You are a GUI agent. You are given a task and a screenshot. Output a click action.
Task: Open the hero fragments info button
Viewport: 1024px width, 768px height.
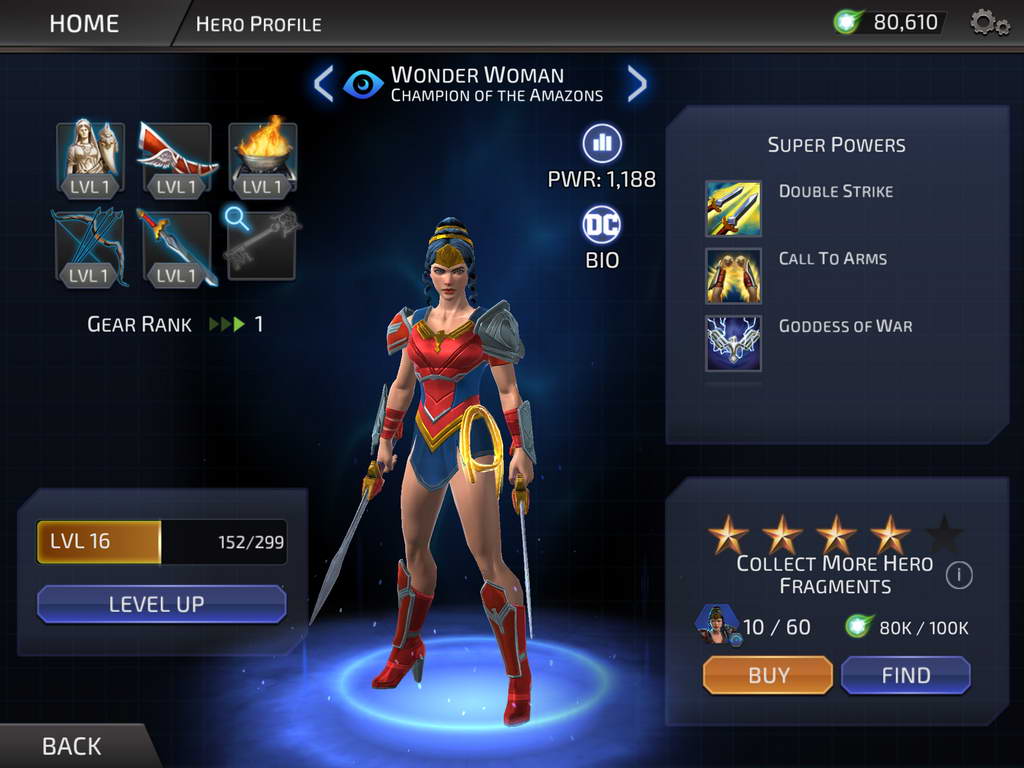(x=959, y=575)
